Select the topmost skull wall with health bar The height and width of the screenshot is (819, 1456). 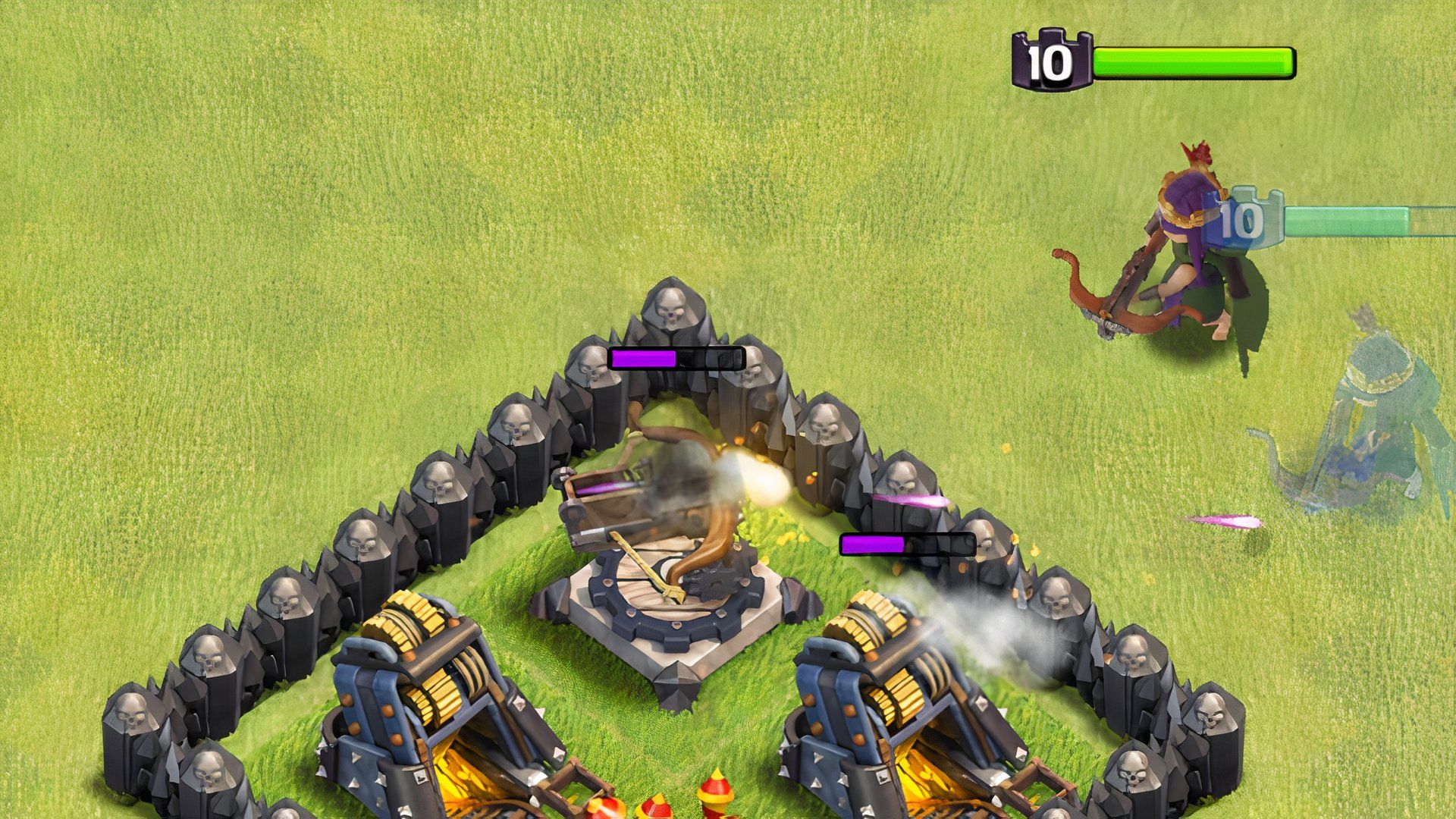tap(675, 311)
